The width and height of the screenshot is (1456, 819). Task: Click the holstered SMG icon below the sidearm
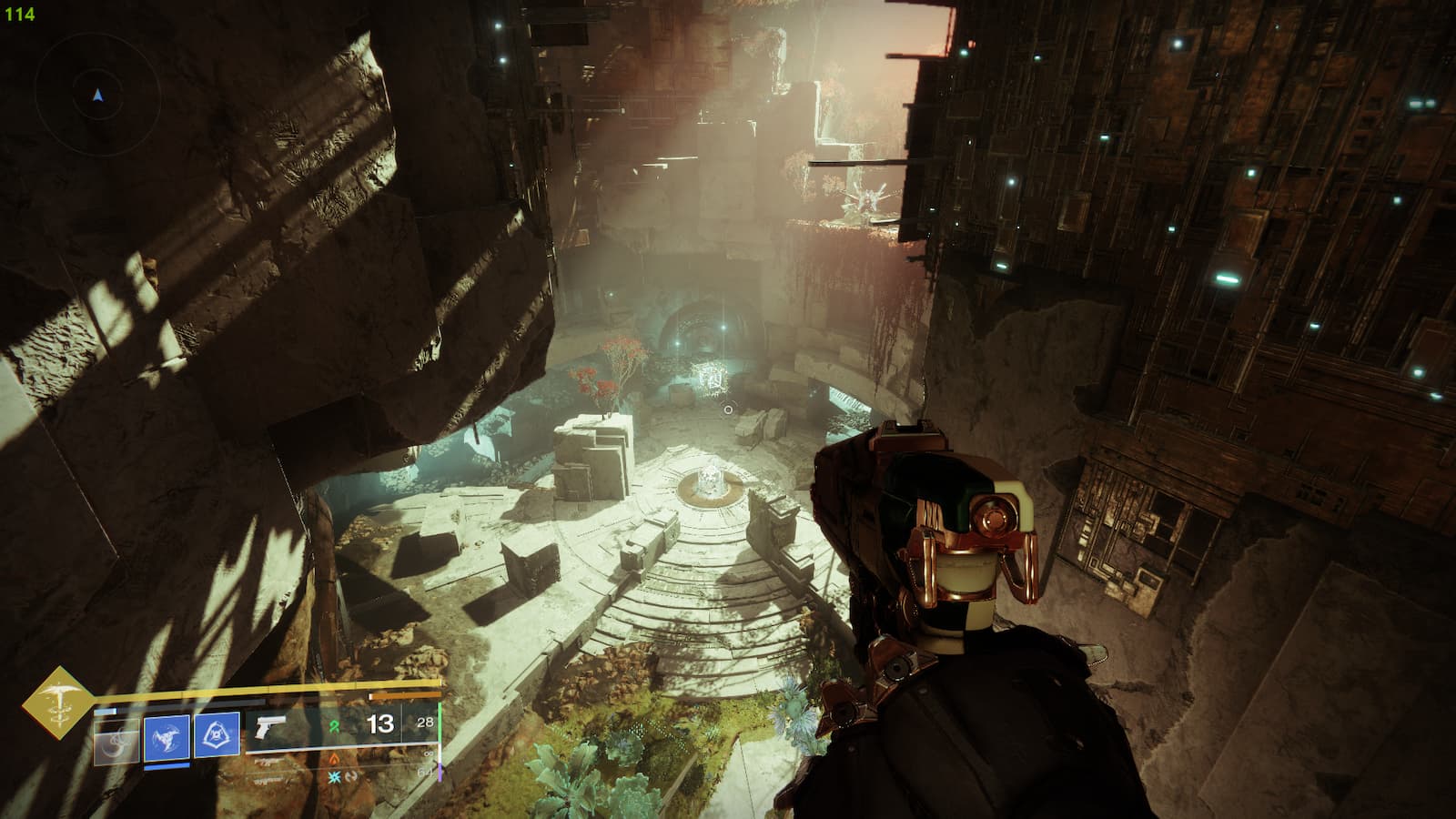270,762
